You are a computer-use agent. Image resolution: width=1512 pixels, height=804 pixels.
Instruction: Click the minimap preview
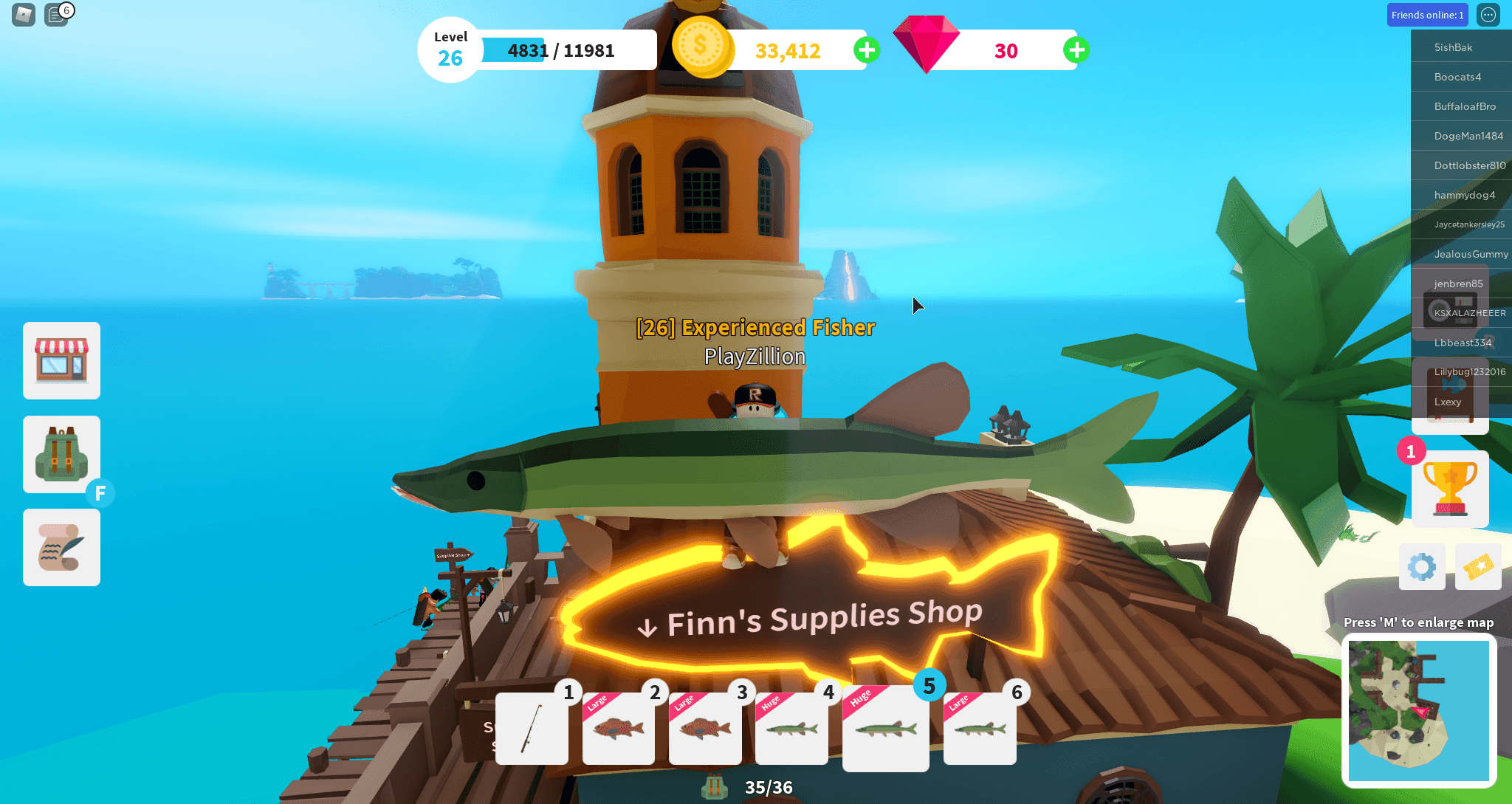tap(1418, 709)
